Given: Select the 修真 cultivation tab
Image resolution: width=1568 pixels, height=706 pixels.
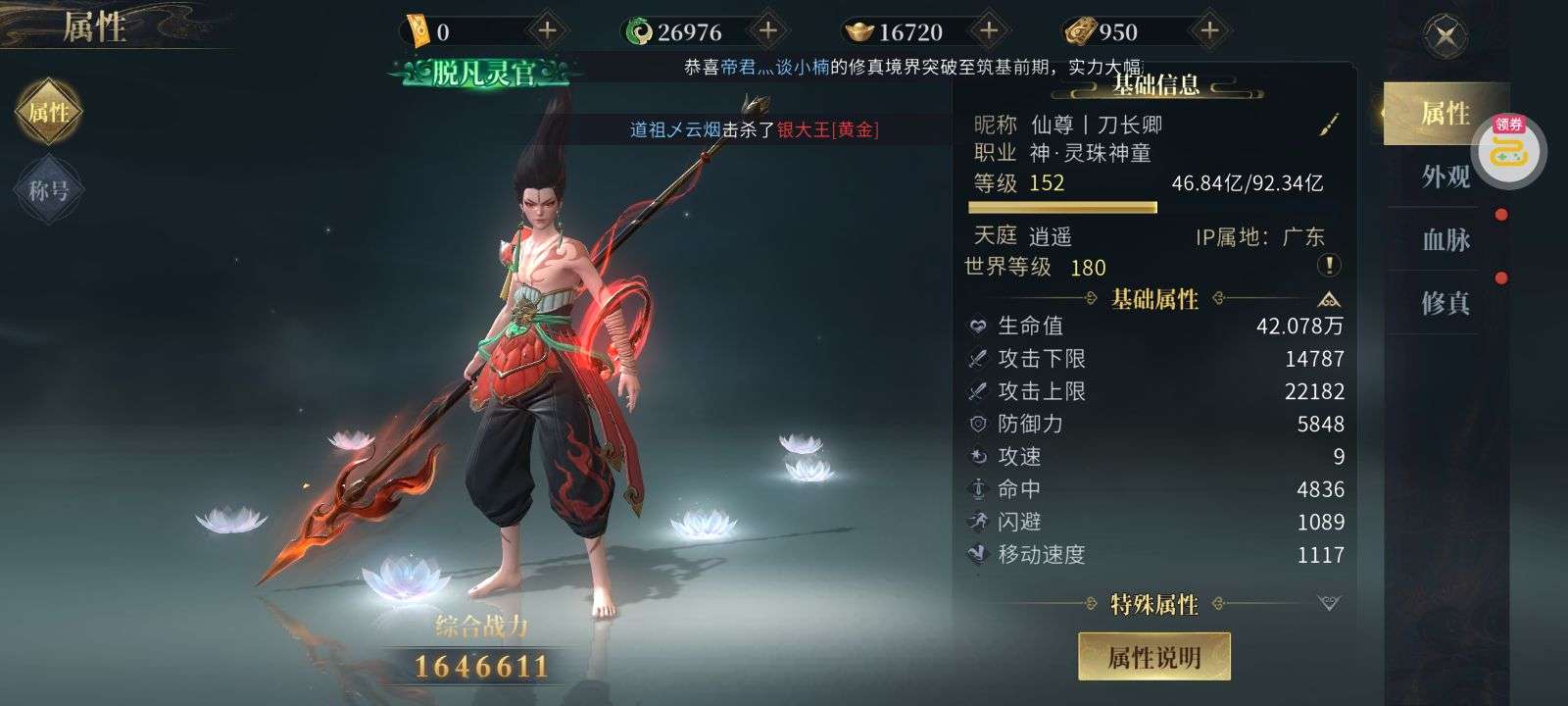Looking at the screenshot, I should tap(1445, 303).
